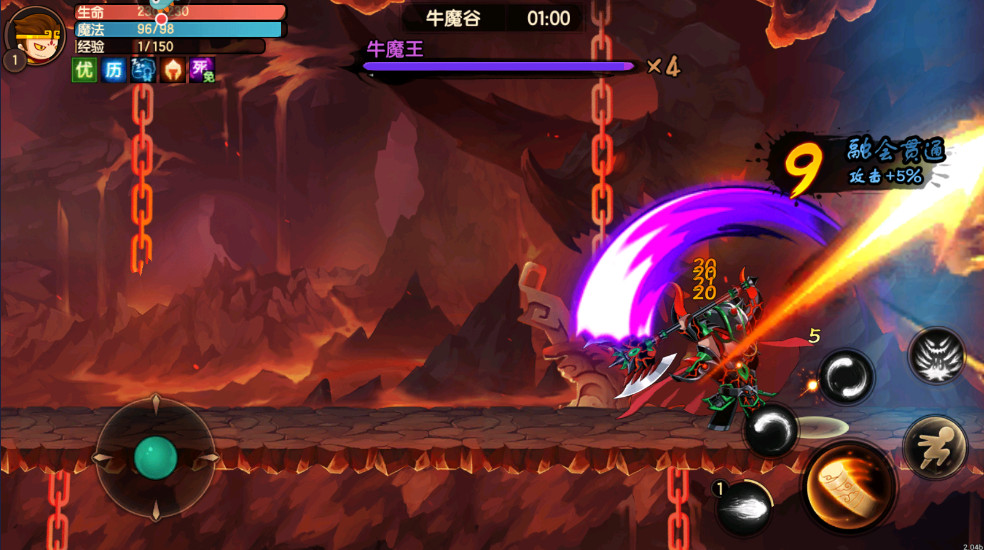Check the orange helmet buff icon
This screenshot has width=984, height=550.
coord(173,70)
